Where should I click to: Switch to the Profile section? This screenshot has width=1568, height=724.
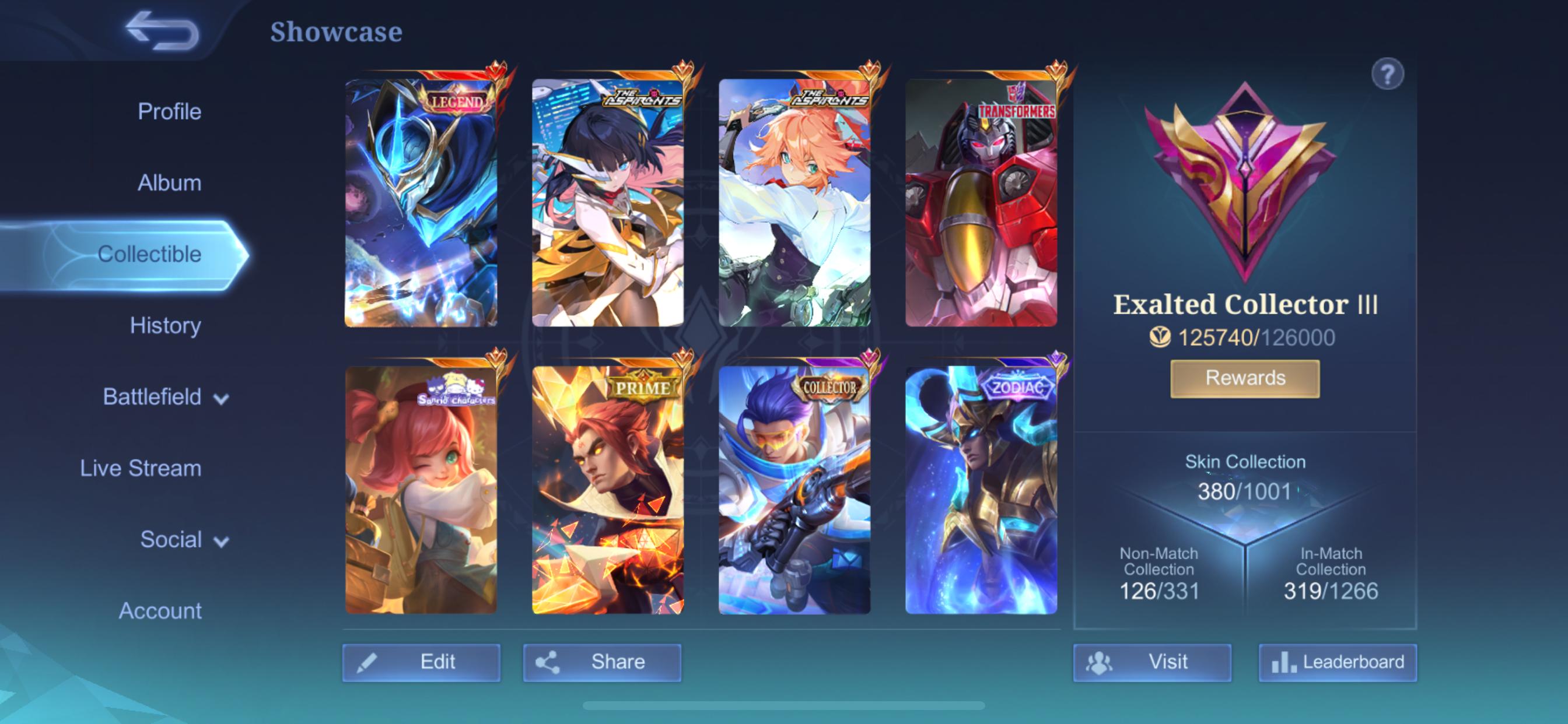coord(169,111)
